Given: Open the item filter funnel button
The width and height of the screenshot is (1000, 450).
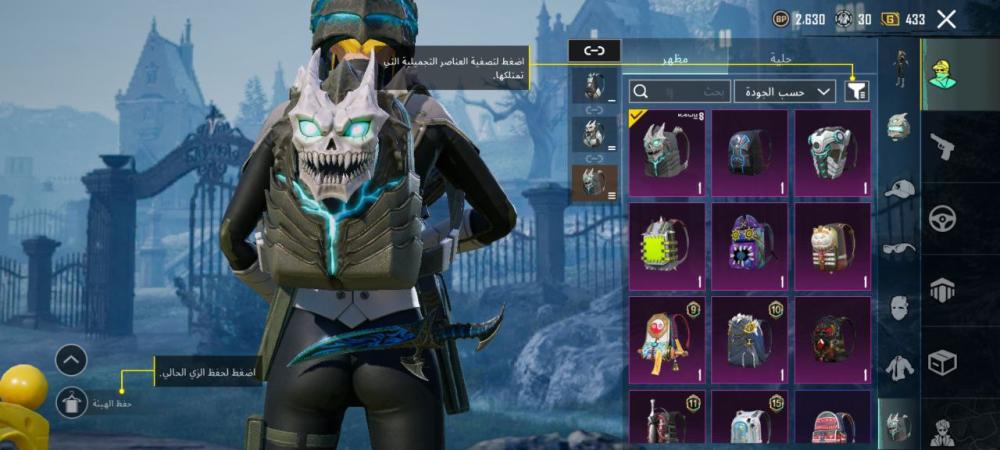Looking at the screenshot, I should pos(856,92).
